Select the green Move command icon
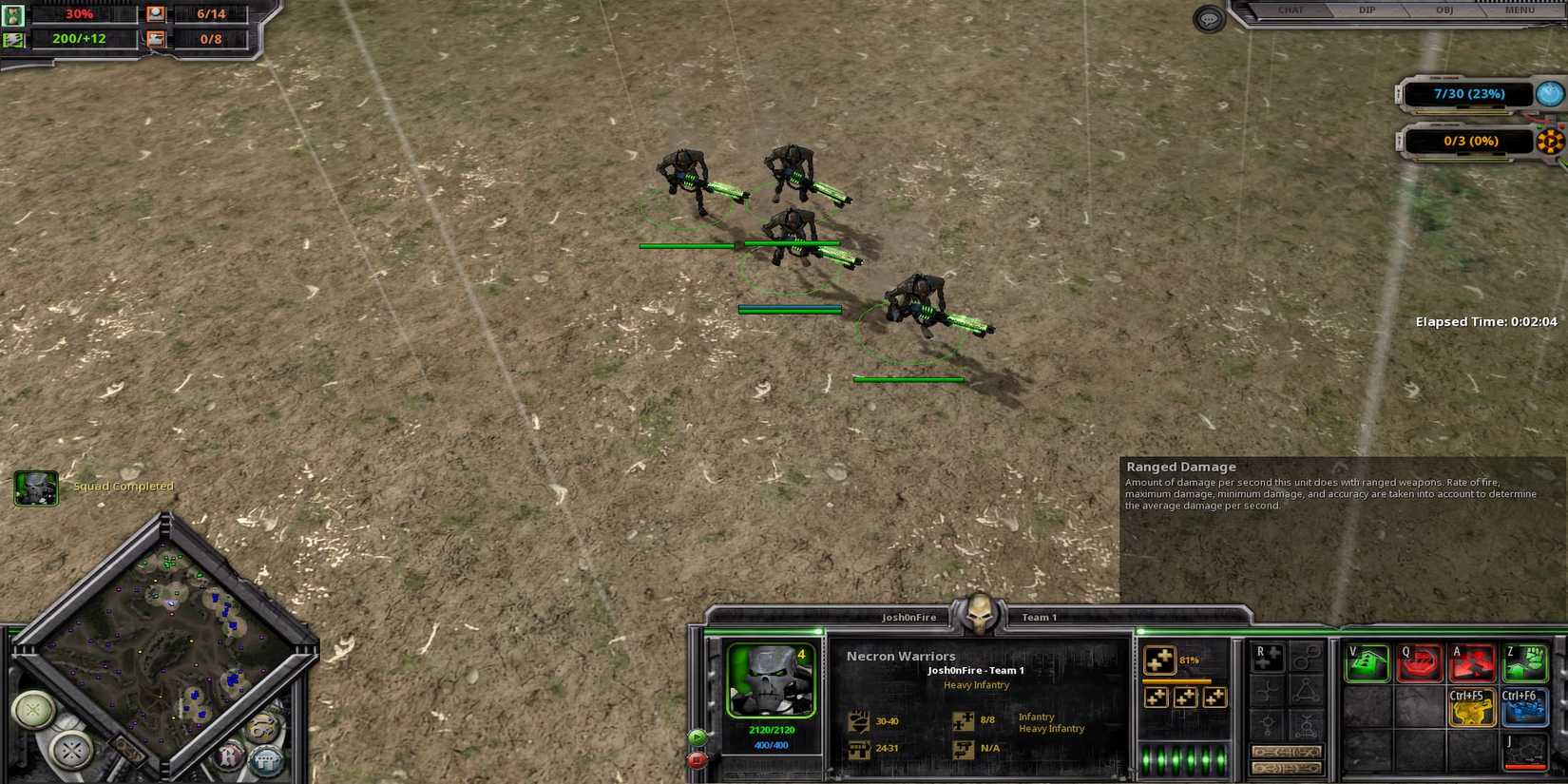The image size is (1568, 784). 1367,661
